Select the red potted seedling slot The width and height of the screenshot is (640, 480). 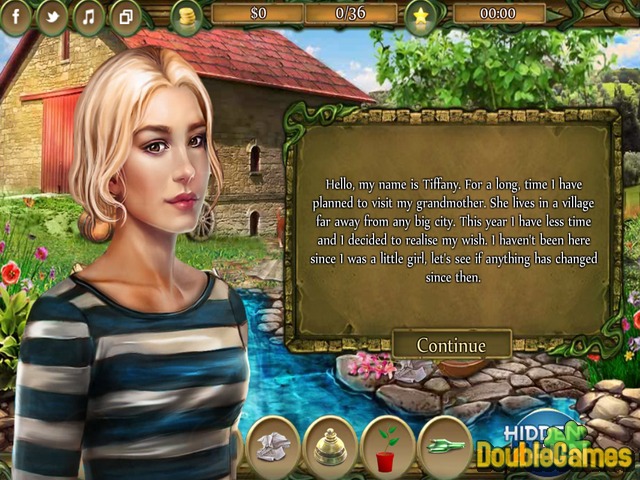[x=386, y=444]
